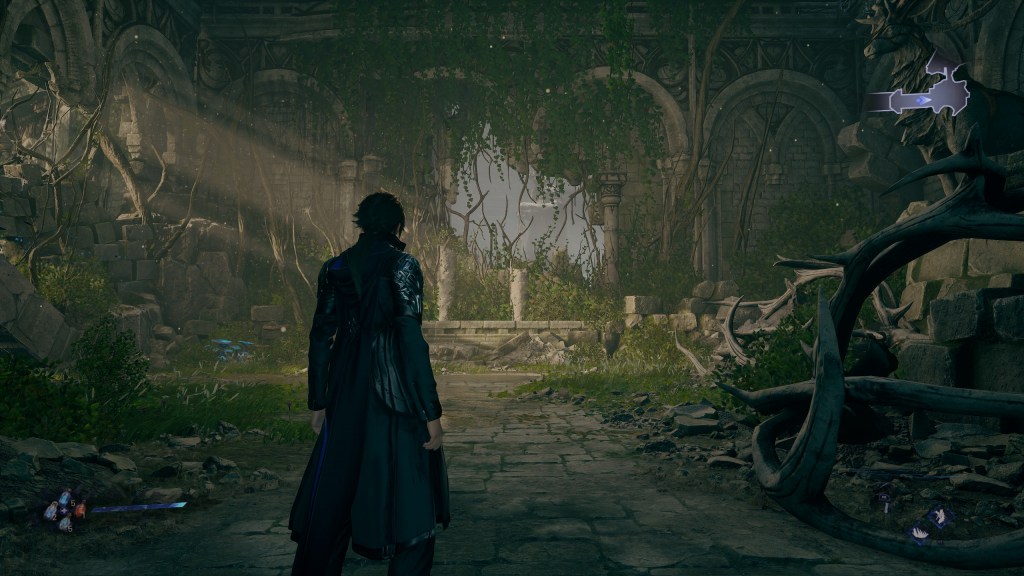Select the orange-red potion quick slot
This screenshot has width=1024, height=576.
(80, 510)
